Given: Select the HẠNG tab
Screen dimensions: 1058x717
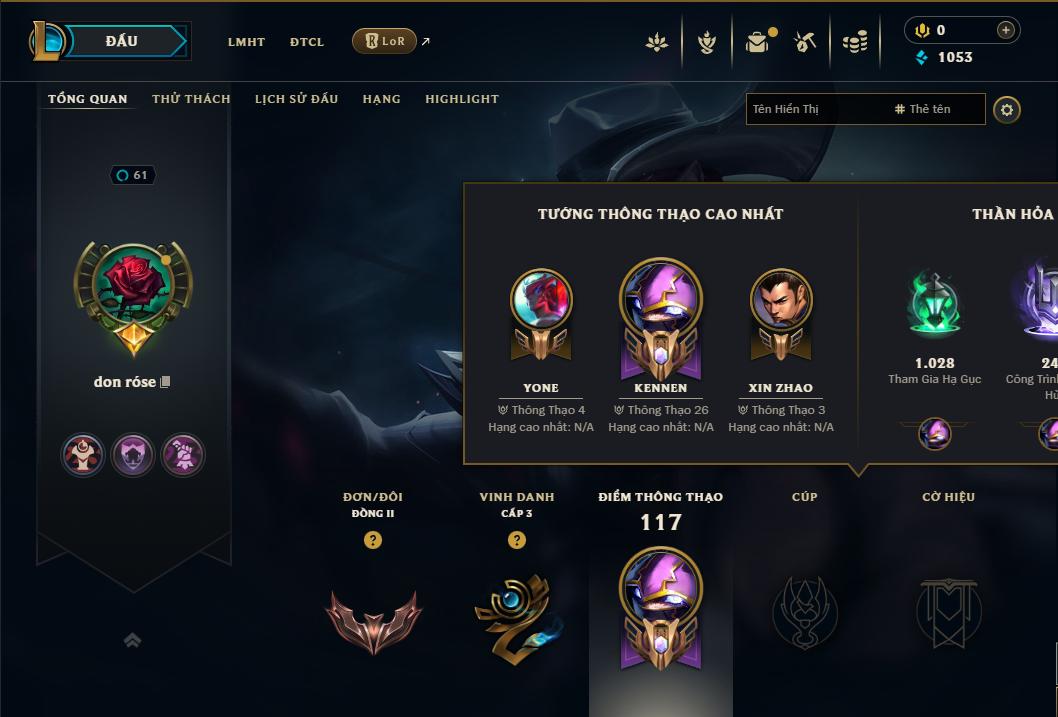Looking at the screenshot, I should pyautogui.click(x=381, y=99).
